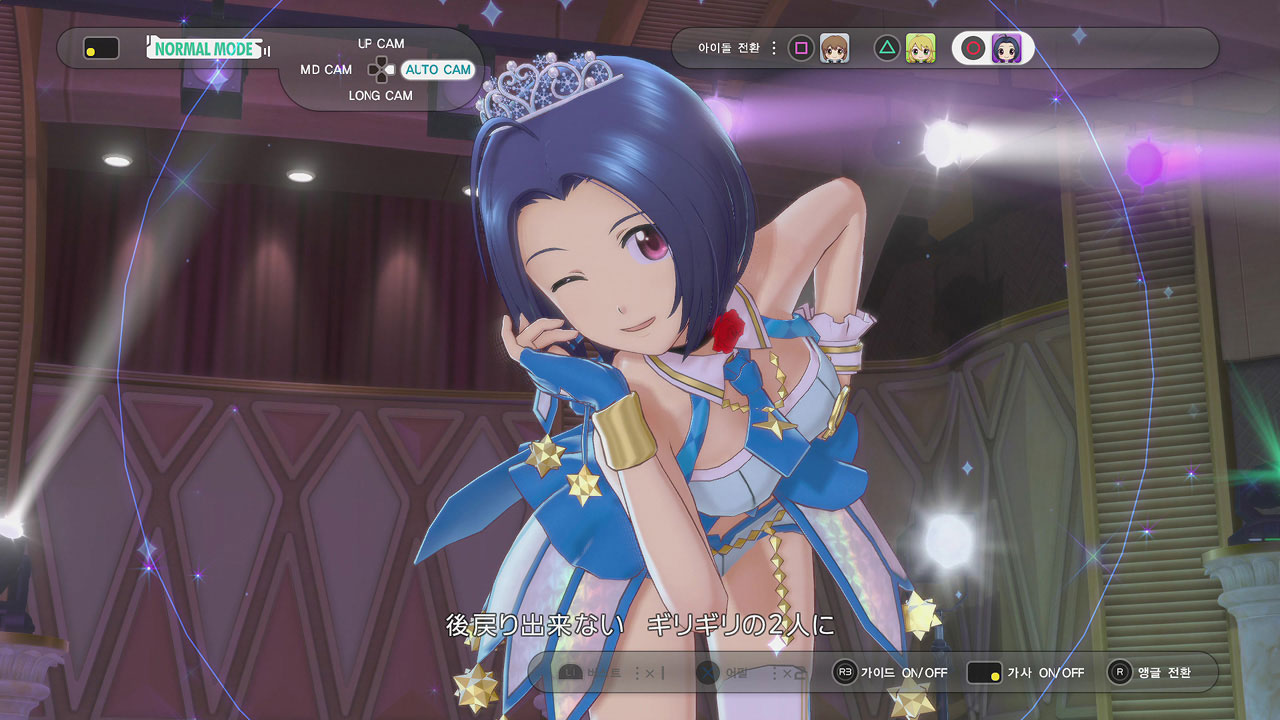Image resolution: width=1280 pixels, height=720 pixels.
Task: Toggle the 가이드 ON/OFF guide option
Action: [x=890, y=673]
